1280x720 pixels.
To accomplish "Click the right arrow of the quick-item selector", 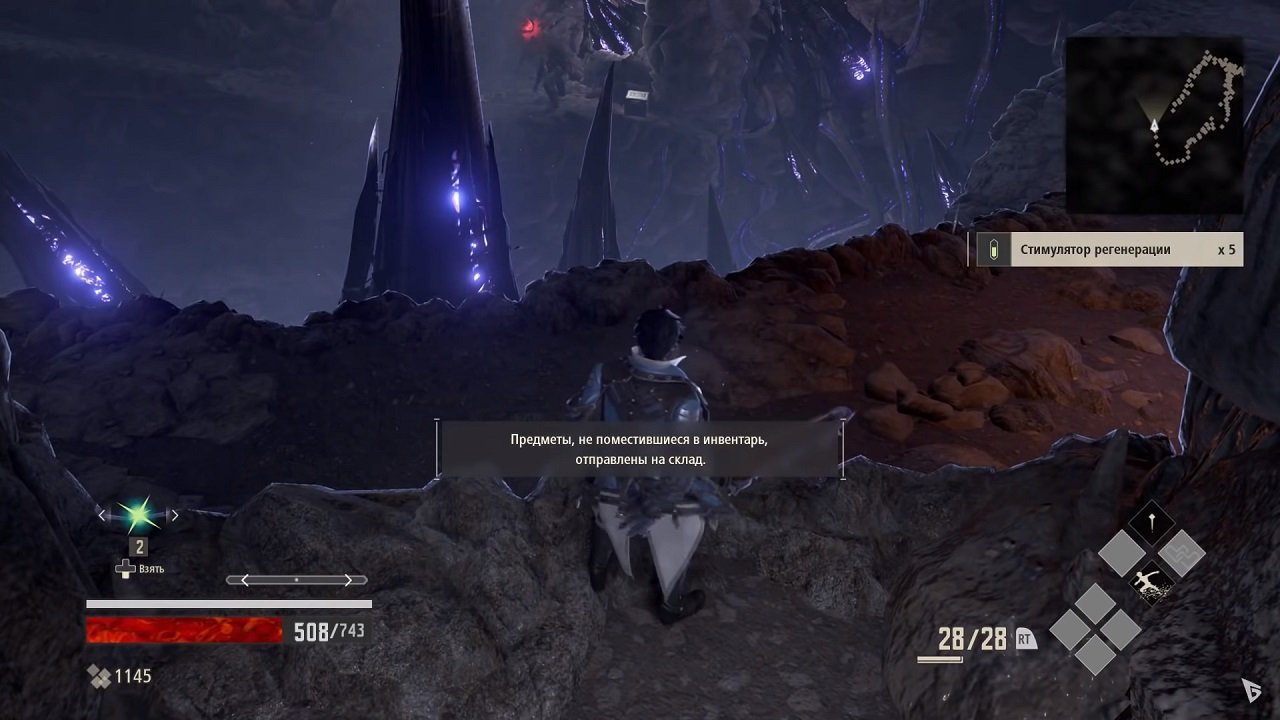I will point(175,514).
